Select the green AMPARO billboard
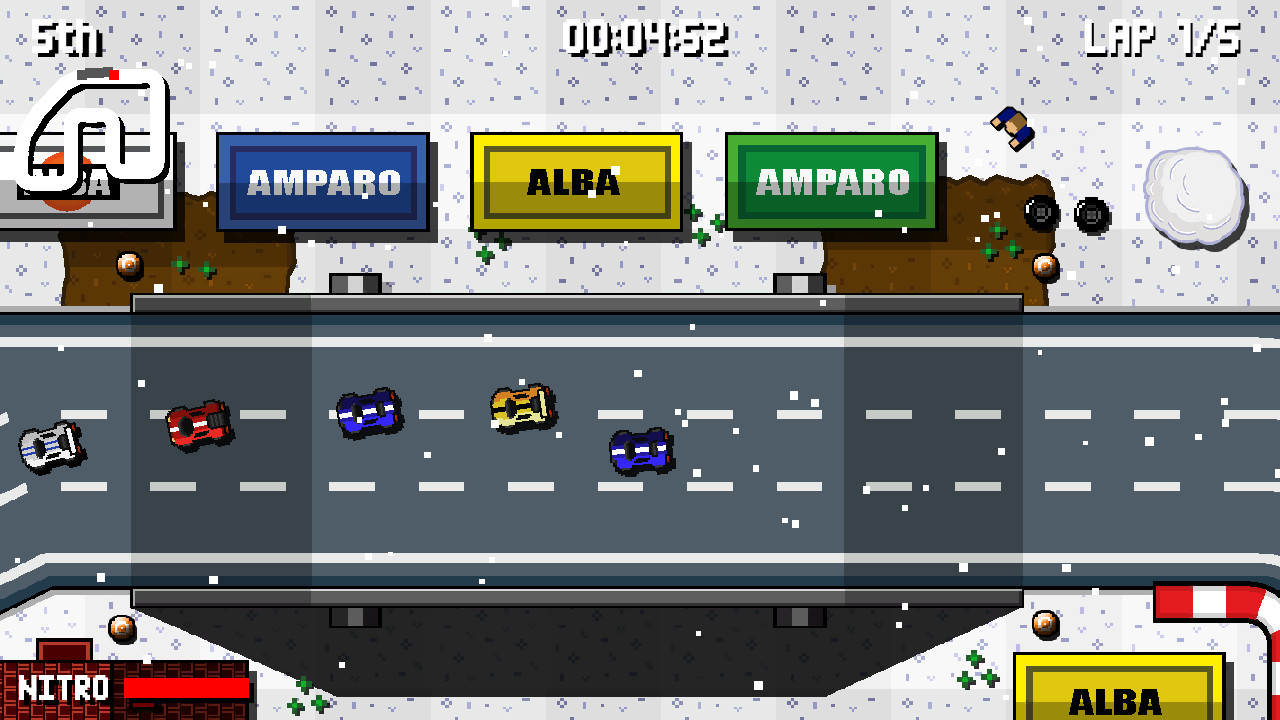 point(833,183)
